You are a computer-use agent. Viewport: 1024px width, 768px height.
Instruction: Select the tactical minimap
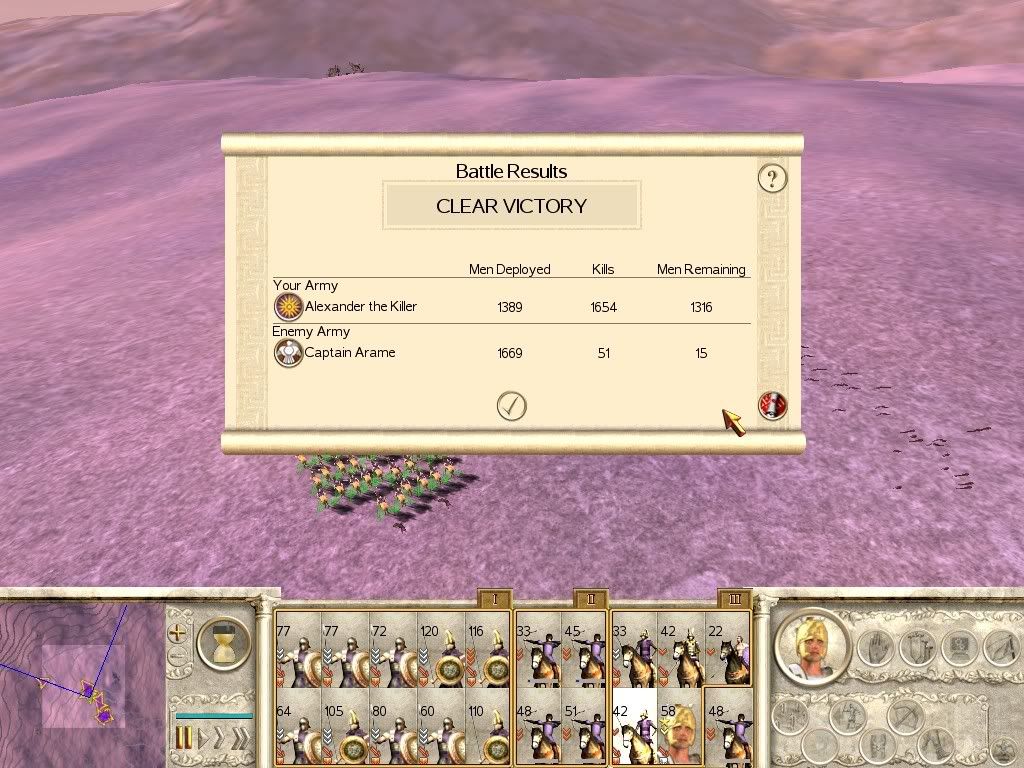(80, 682)
